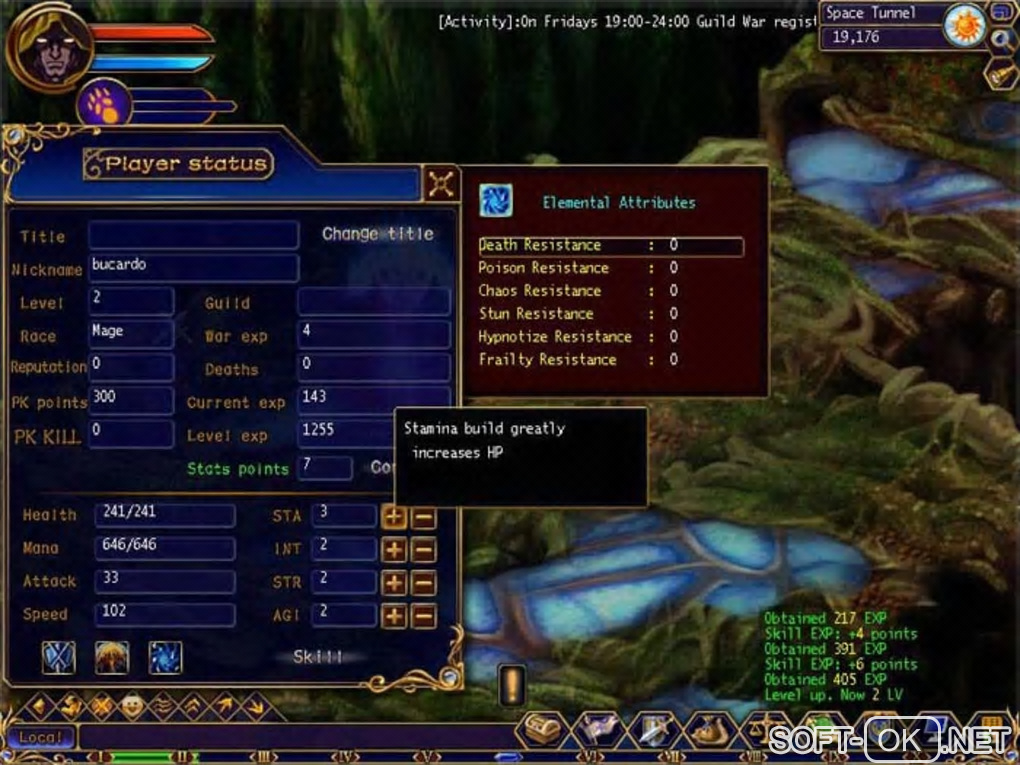Select the crossed swords icon in Player status
Image resolution: width=1020 pixels, height=765 pixels.
[58, 657]
